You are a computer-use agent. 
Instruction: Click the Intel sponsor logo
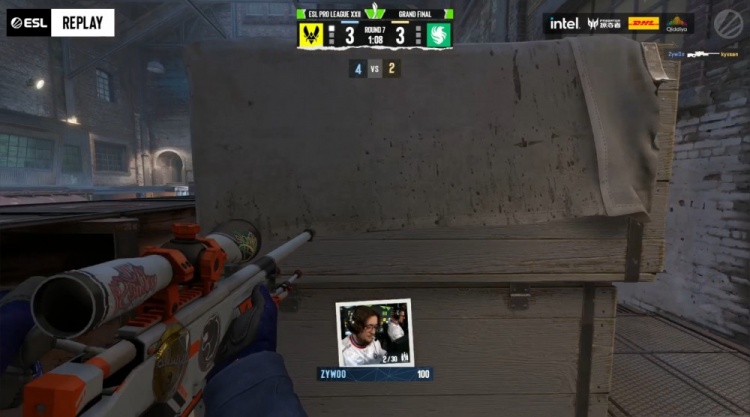click(563, 23)
